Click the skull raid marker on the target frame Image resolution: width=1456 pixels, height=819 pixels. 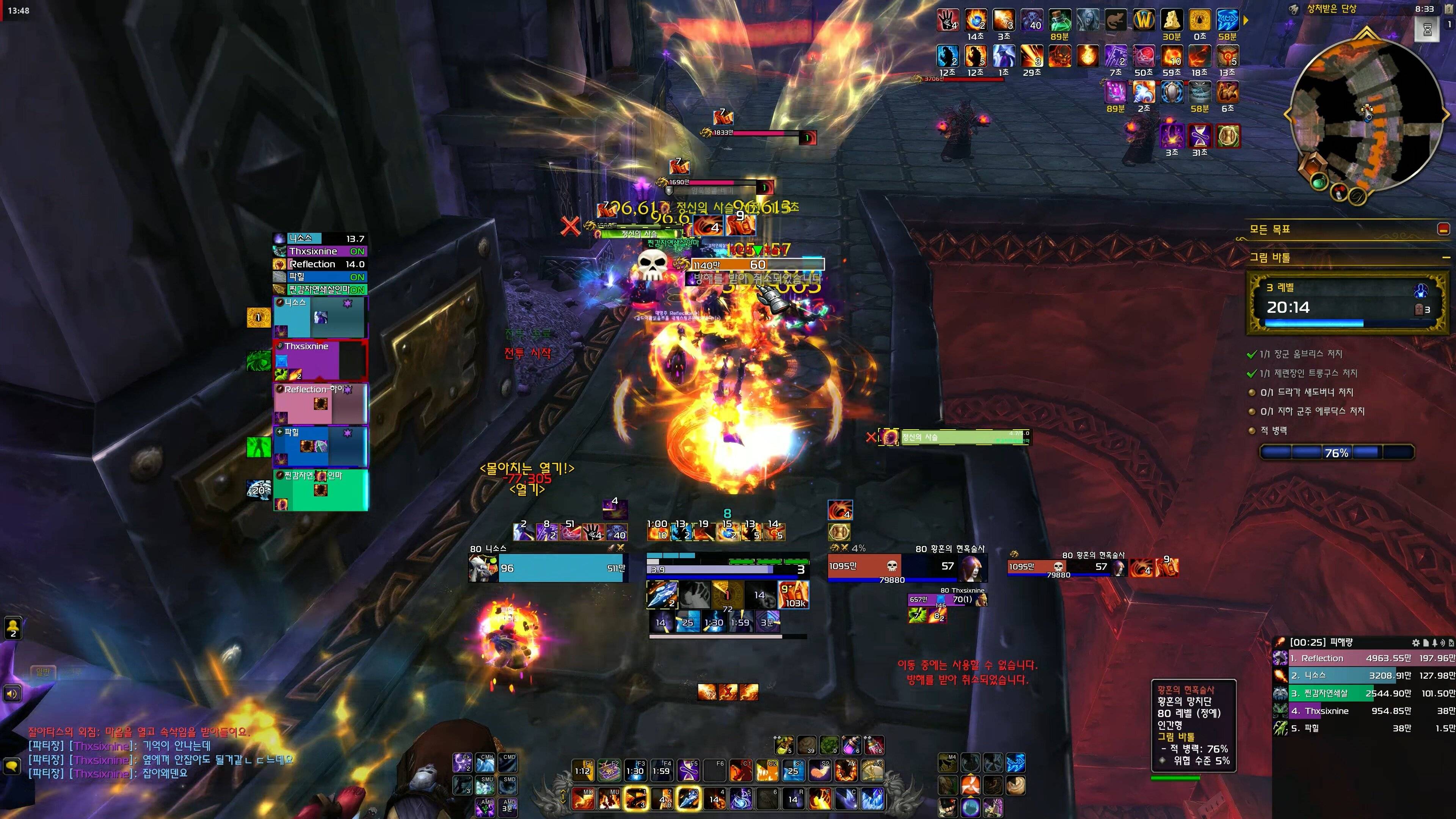pos(652,264)
